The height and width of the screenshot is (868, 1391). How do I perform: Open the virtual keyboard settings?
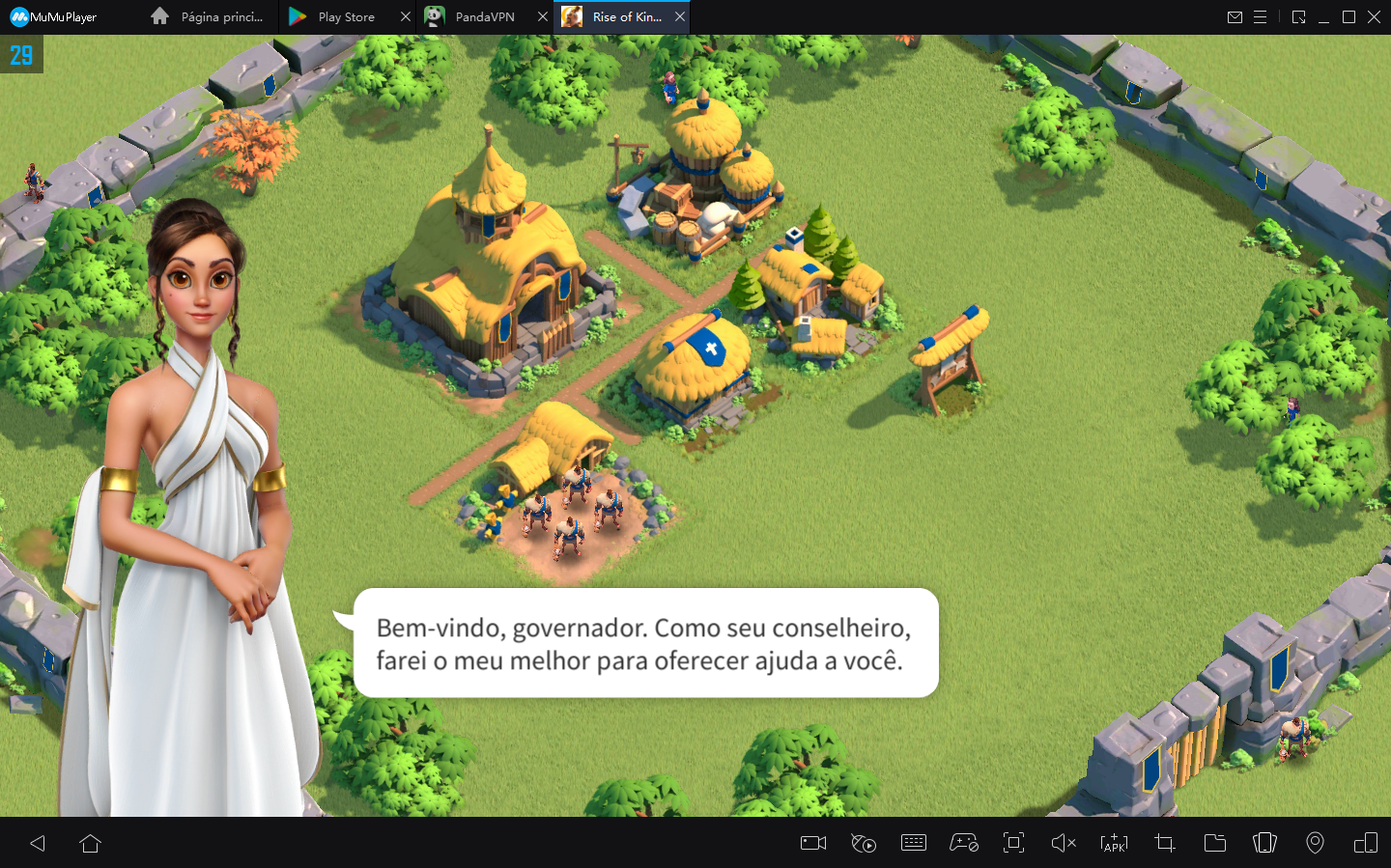click(914, 843)
